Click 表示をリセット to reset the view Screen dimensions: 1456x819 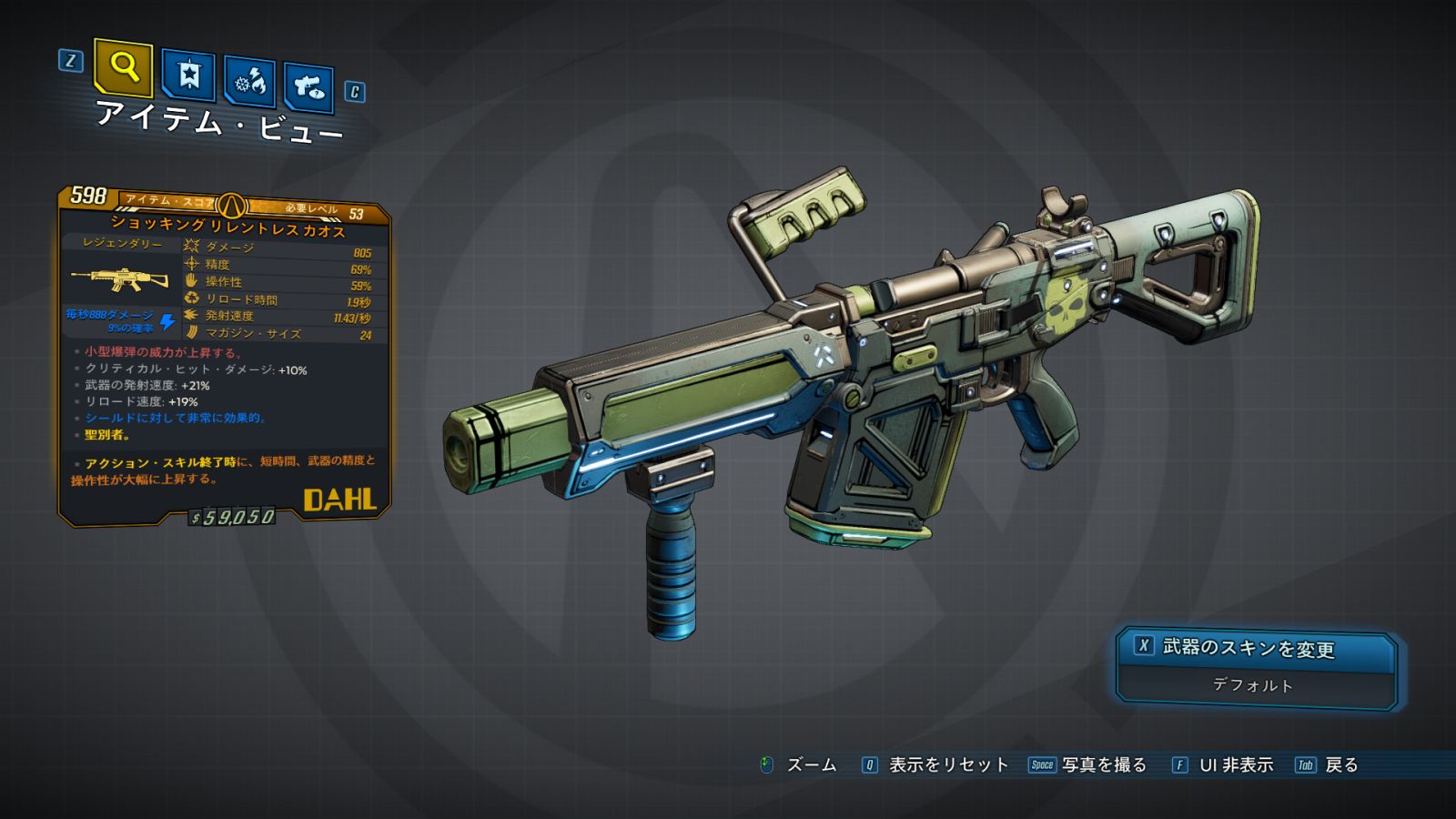(947, 765)
